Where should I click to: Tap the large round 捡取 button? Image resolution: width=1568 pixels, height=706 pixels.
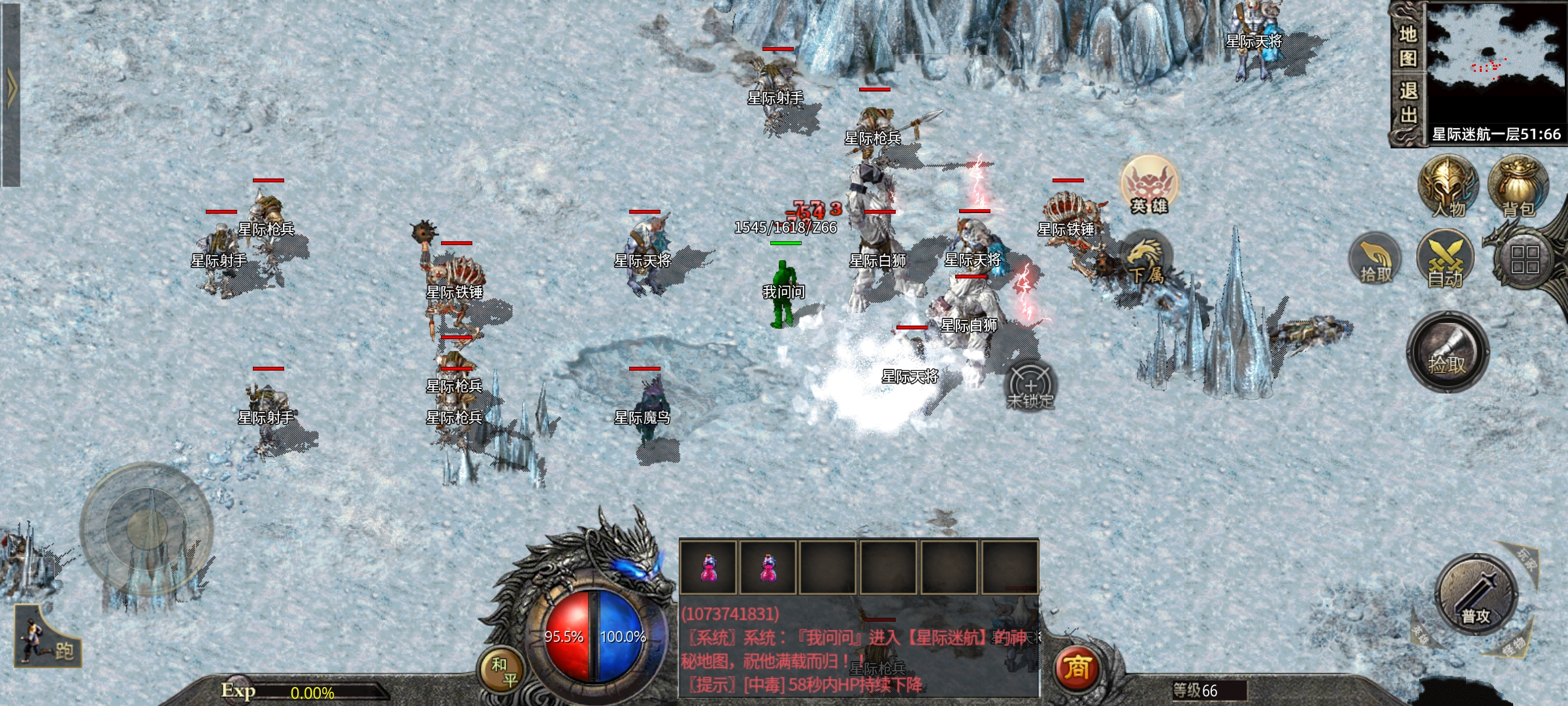click(x=1447, y=353)
